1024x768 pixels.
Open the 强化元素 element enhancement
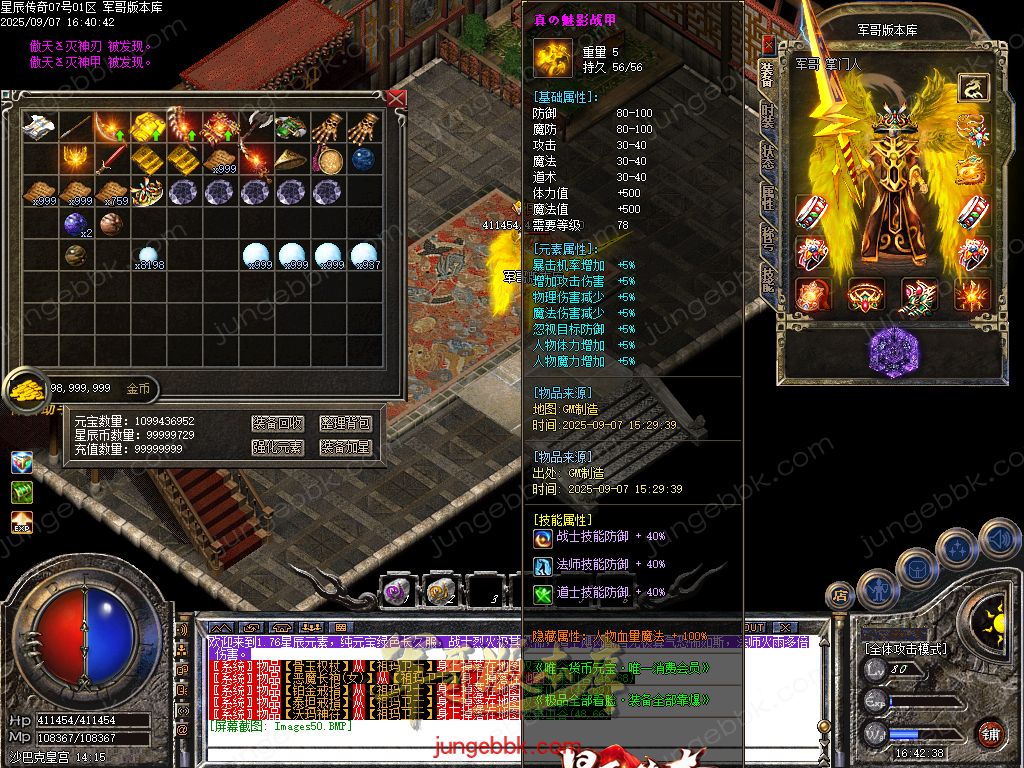(x=277, y=447)
